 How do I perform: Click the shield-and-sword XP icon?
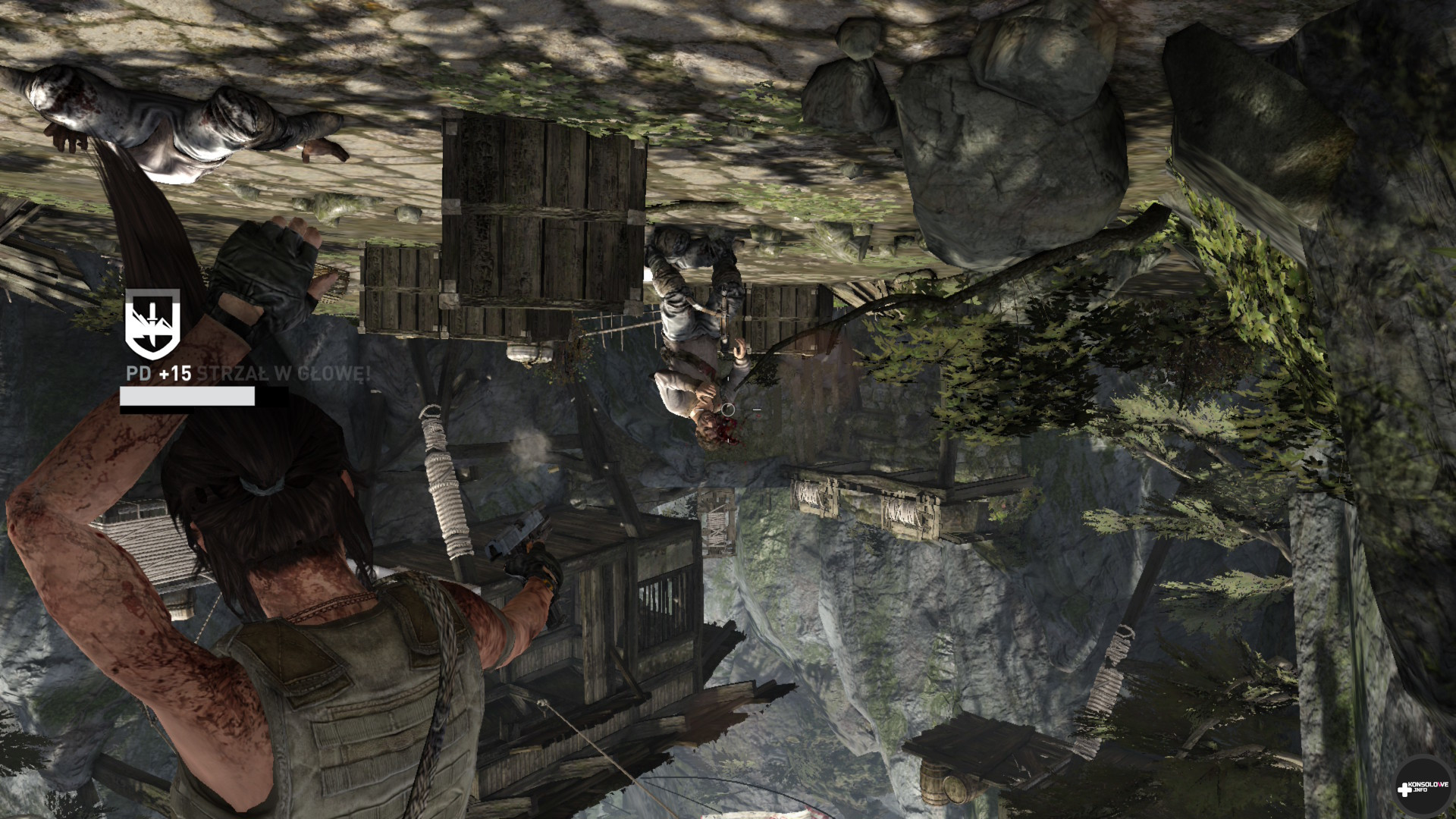[x=152, y=325]
